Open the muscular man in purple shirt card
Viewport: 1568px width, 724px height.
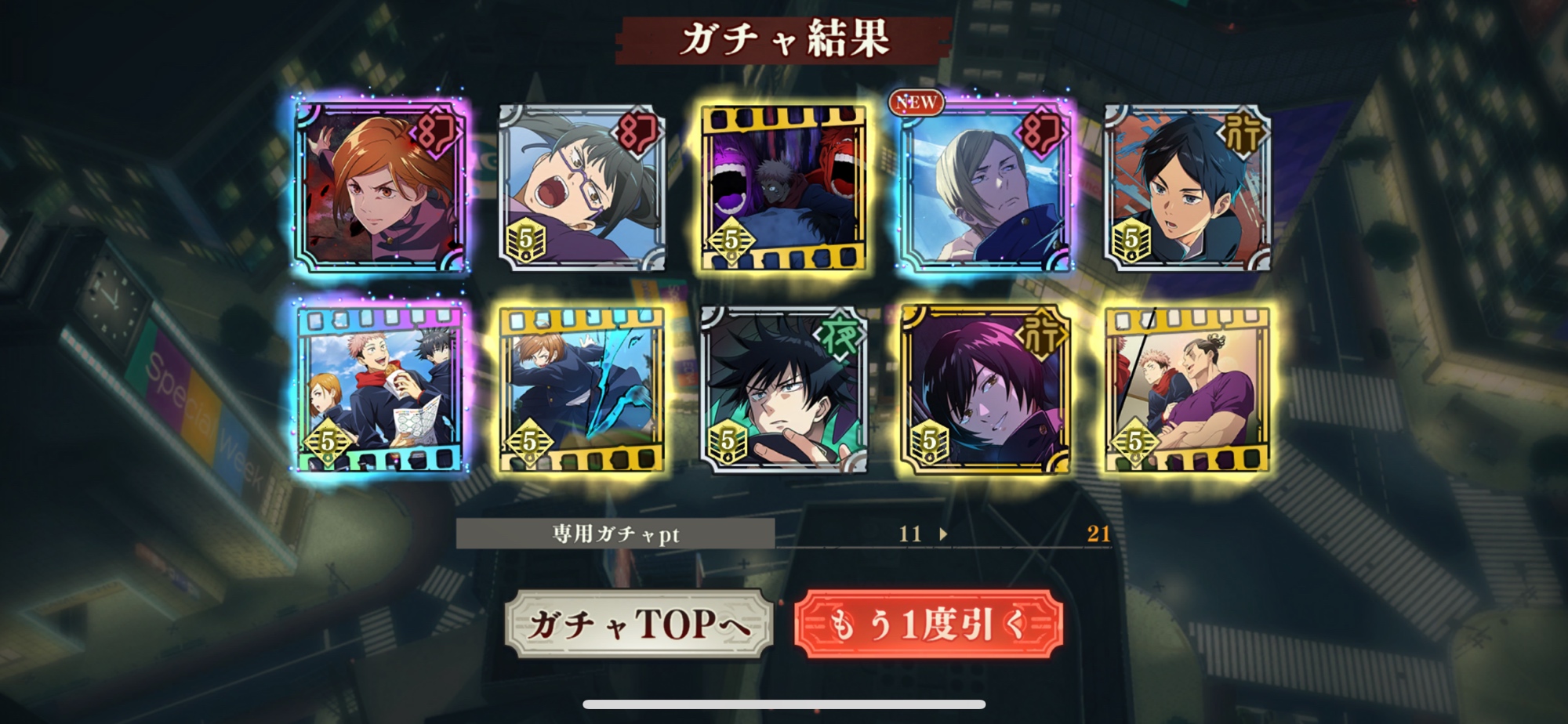tap(1187, 389)
